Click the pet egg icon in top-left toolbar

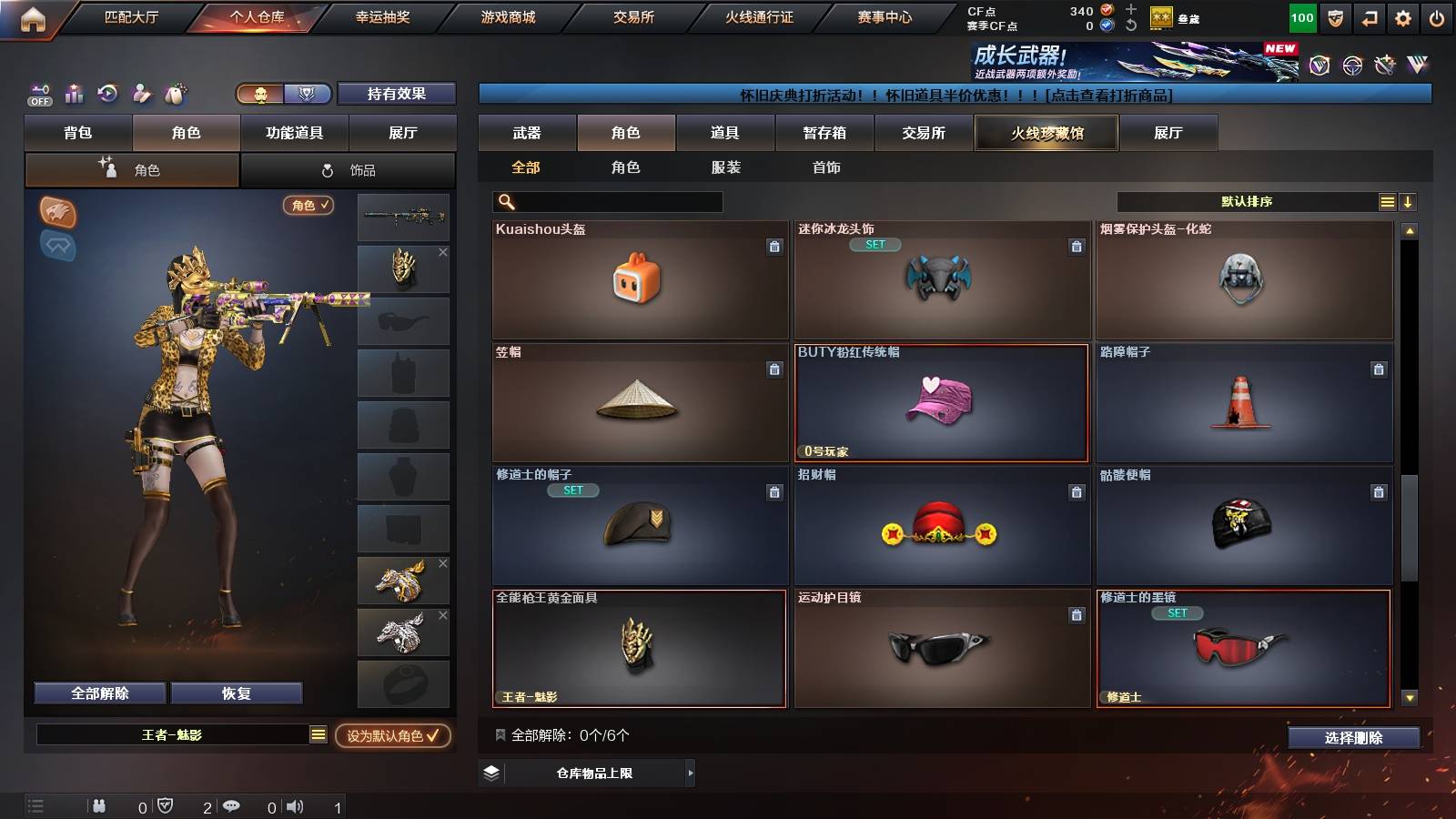pyautogui.click(x=175, y=93)
